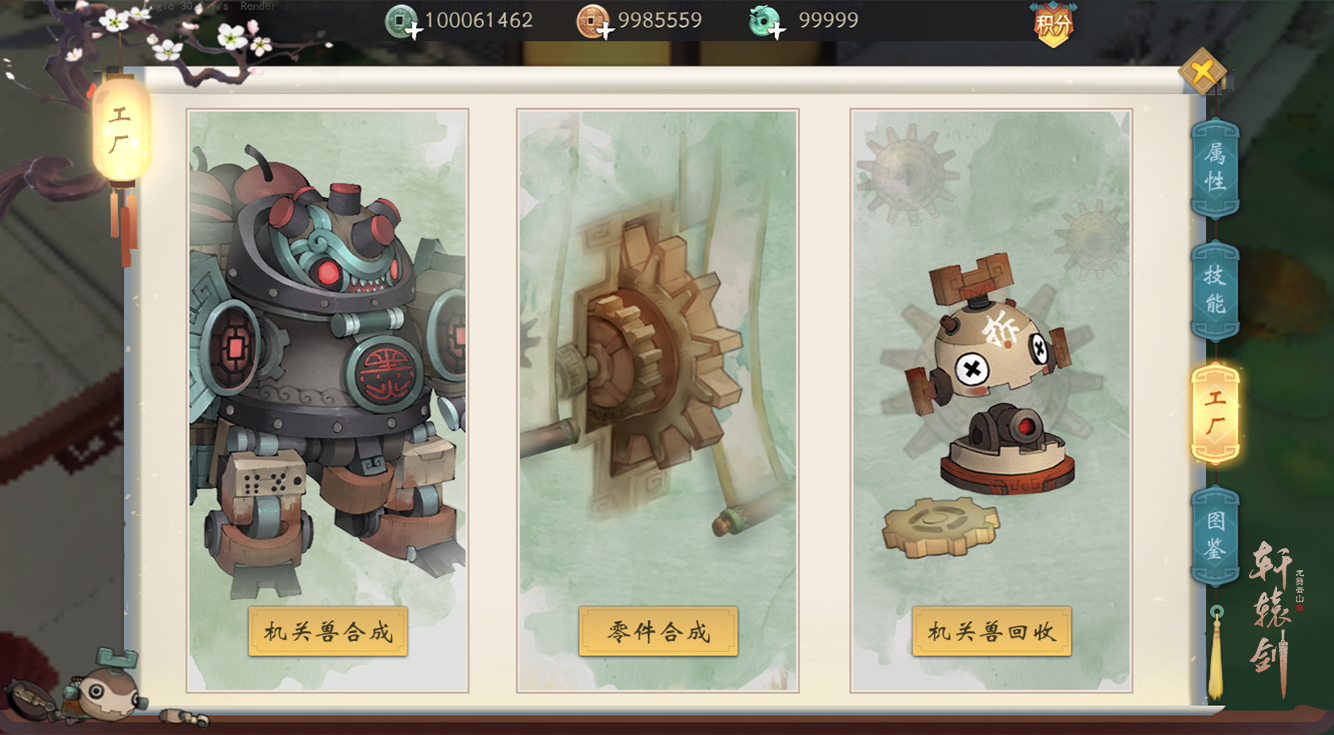Viewport: 1334px width, 735px height.
Task: Close the factory scroll panel
Action: (1202, 71)
